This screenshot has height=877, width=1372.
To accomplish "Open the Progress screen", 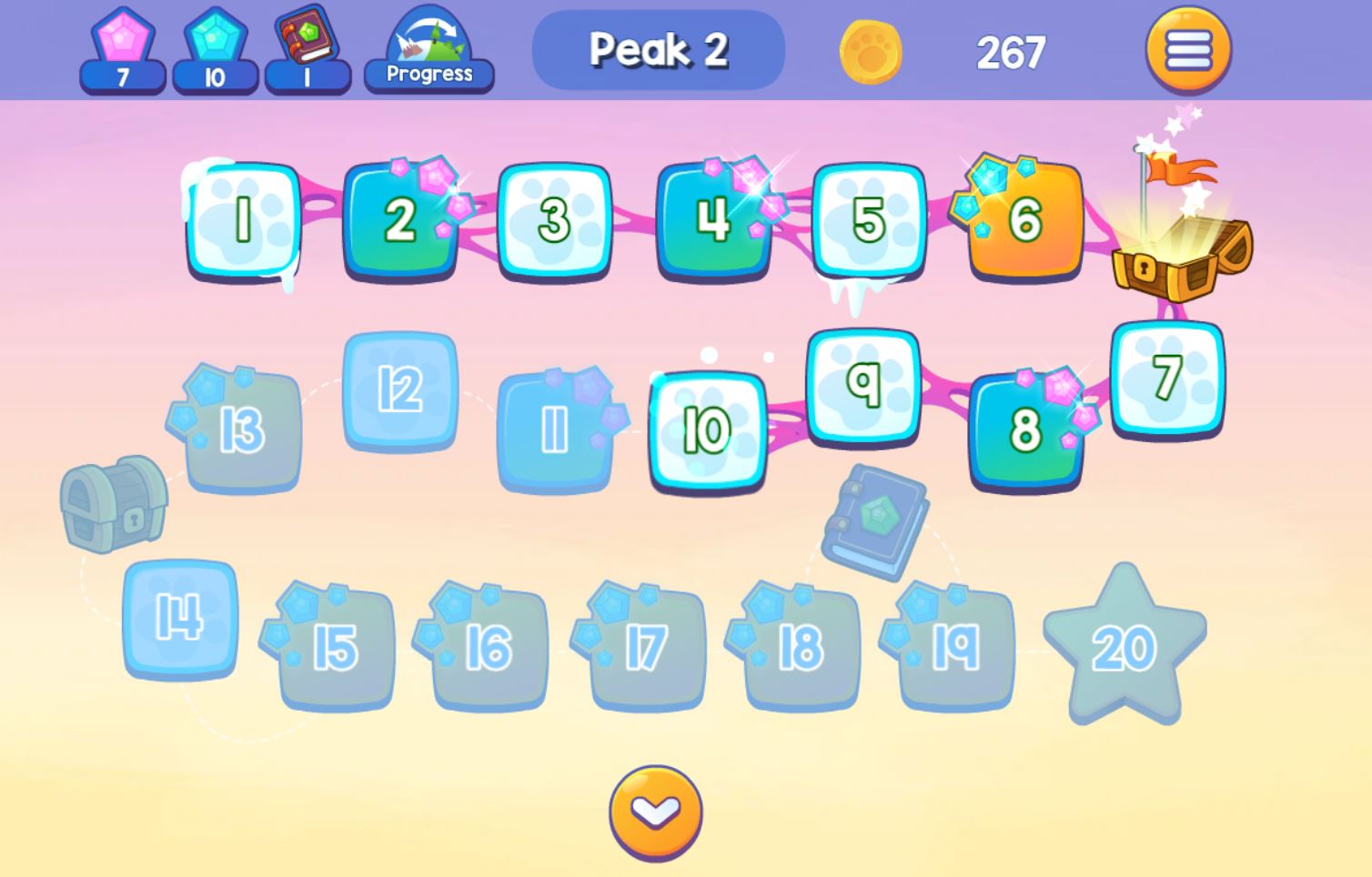I will pos(429,53).
